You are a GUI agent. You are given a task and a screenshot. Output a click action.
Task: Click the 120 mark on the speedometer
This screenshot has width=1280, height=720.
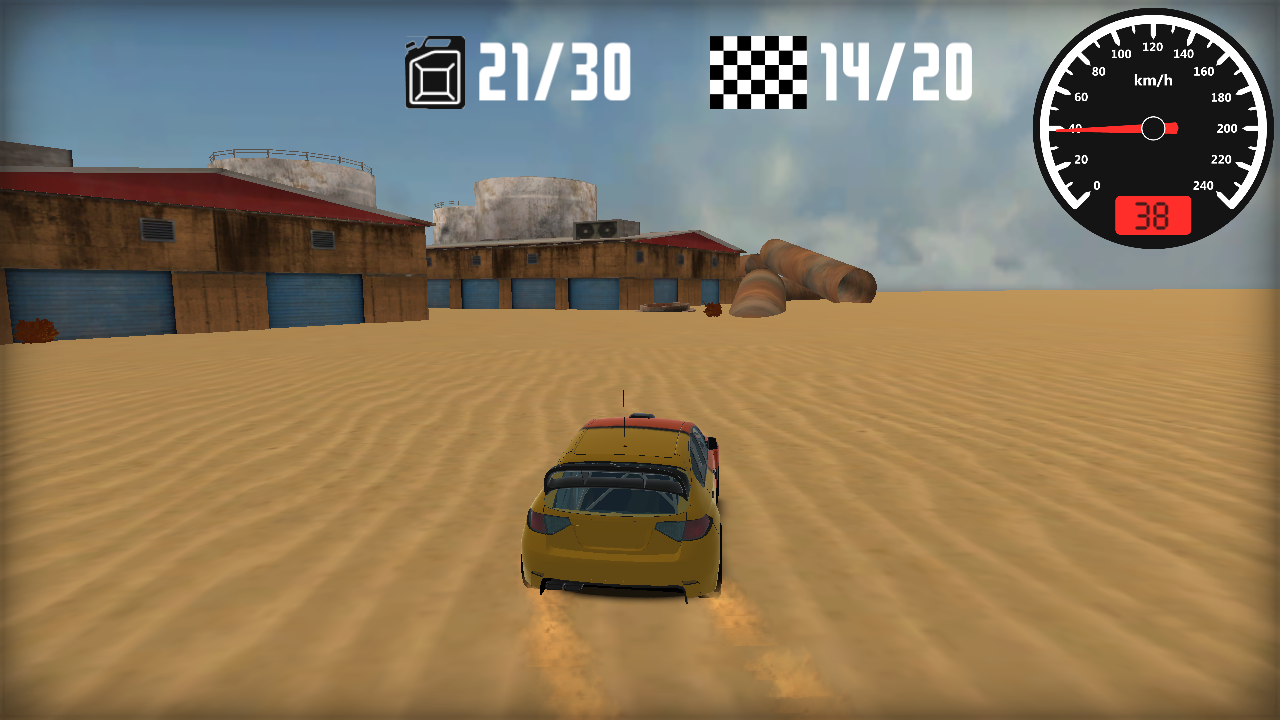pyautogui.click(x=1152, y=45)
